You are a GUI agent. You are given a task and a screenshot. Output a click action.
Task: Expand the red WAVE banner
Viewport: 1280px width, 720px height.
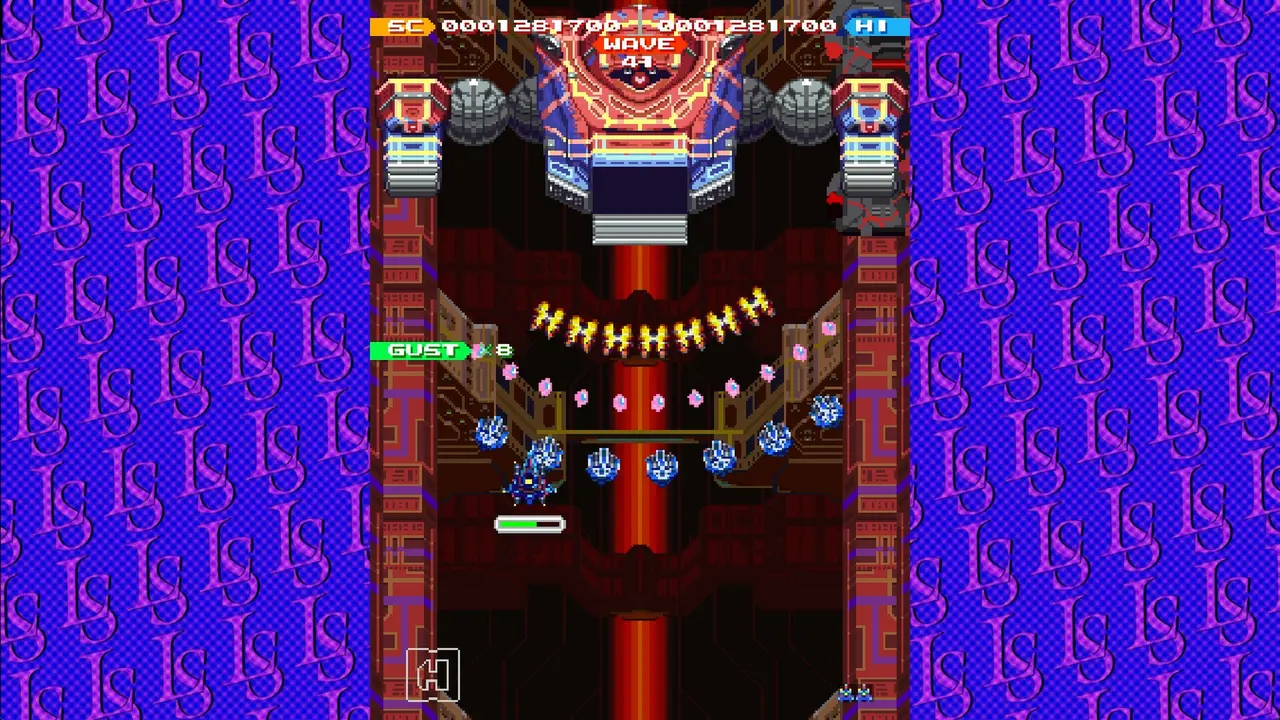click(x=638, y=43)
